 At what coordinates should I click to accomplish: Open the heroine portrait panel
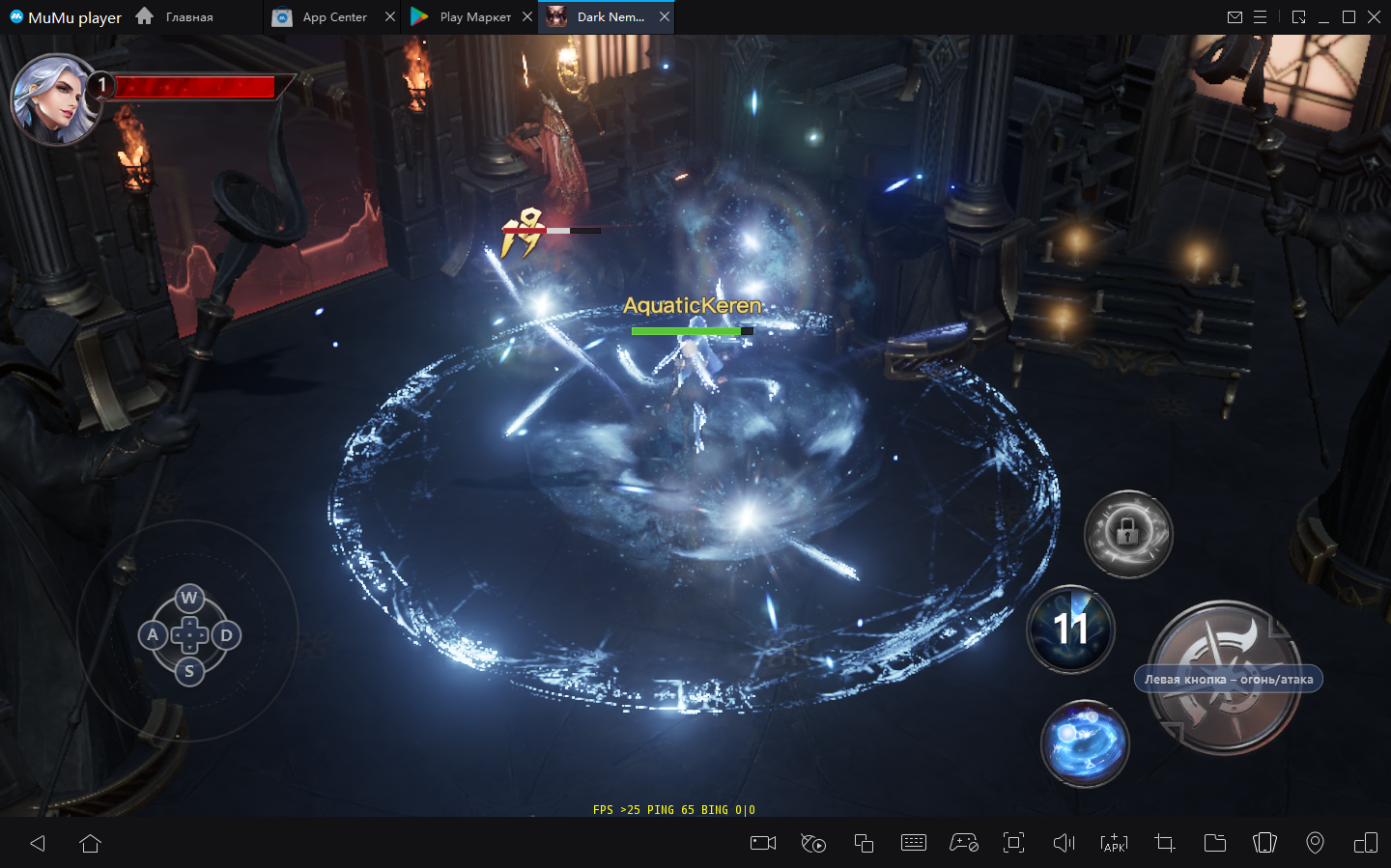(55, 99)
